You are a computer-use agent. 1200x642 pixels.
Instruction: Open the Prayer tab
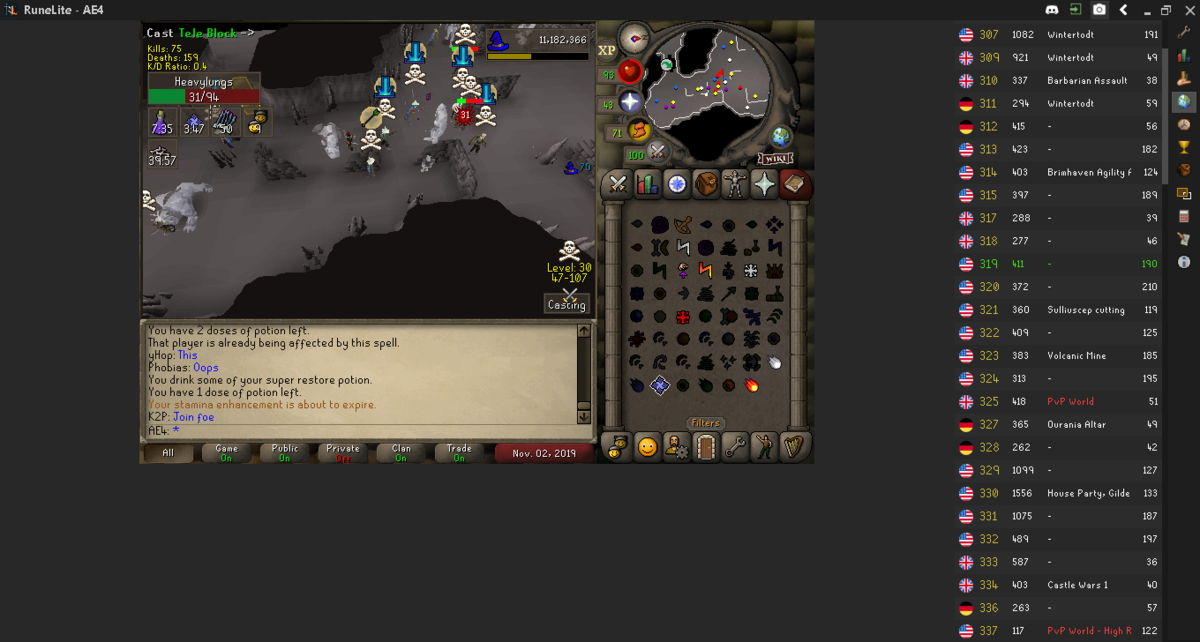coord(765,184)
